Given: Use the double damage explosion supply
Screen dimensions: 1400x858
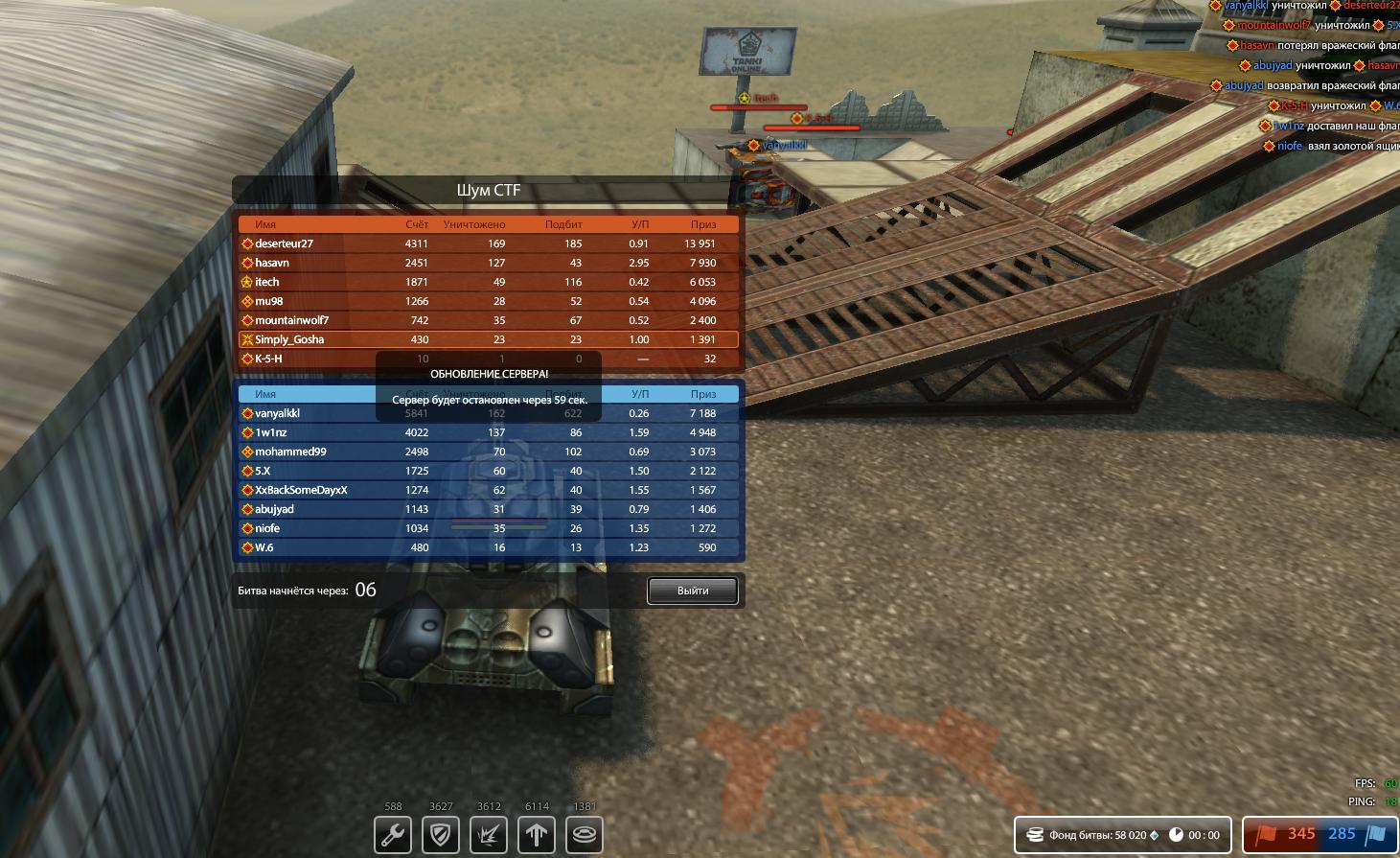Looking at the screenshot, I should click(x=488, y=835).
